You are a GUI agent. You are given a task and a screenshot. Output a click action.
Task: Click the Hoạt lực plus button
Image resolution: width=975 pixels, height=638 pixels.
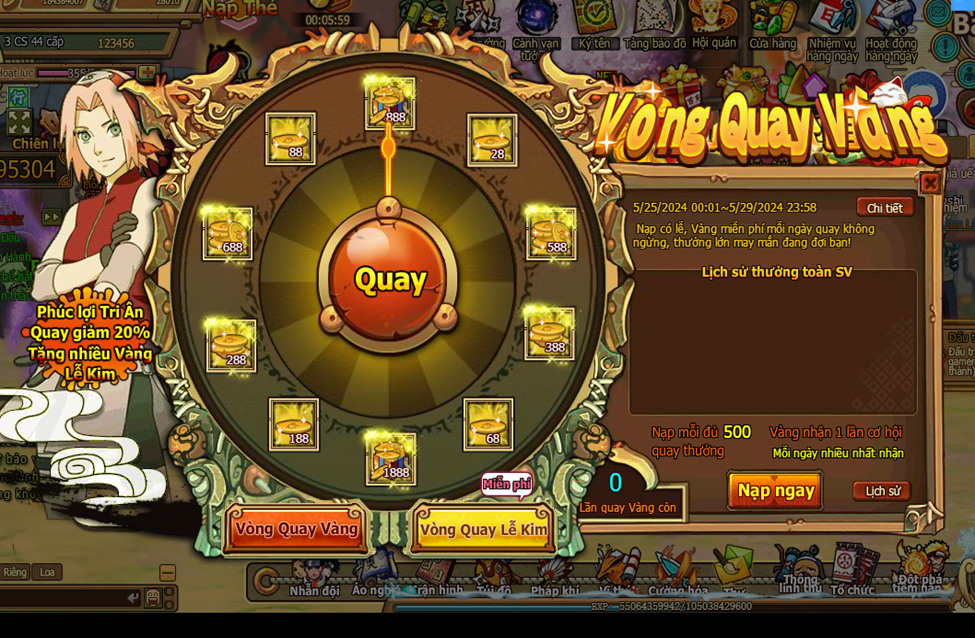tap(147, 73)
